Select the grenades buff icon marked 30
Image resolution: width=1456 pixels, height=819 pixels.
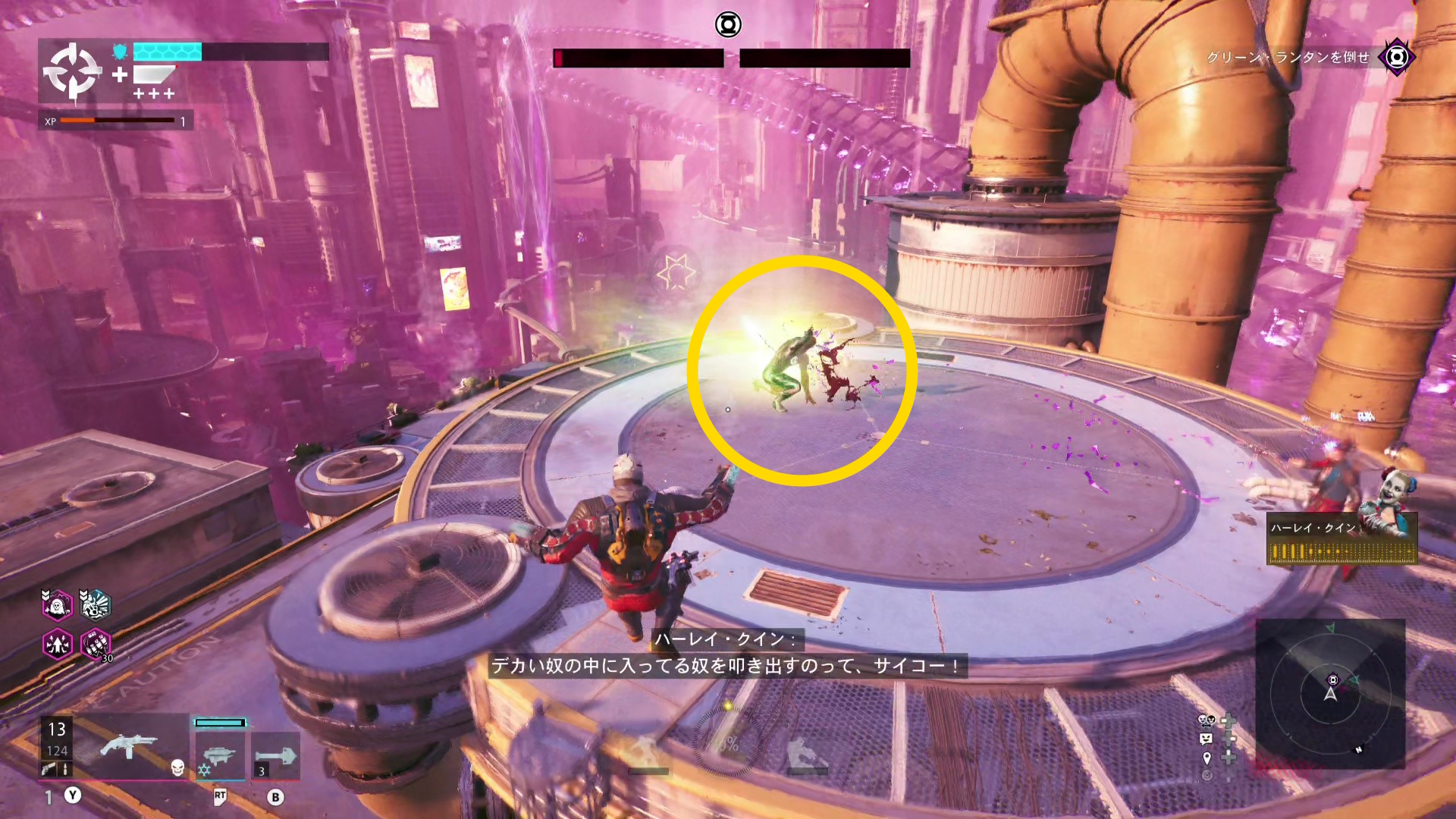point(96,645)
